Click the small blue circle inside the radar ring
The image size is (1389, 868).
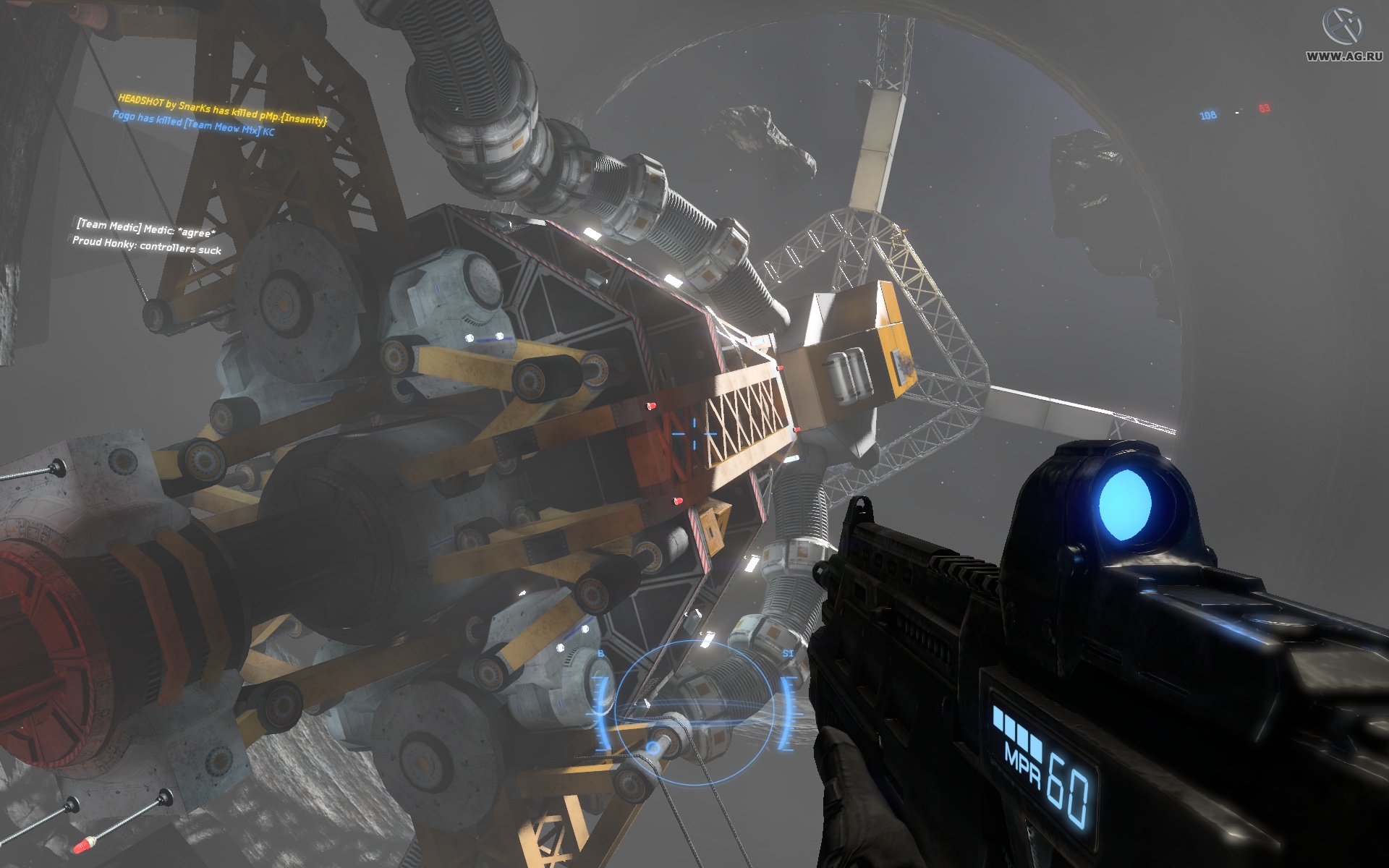click(x=653, y=748)
